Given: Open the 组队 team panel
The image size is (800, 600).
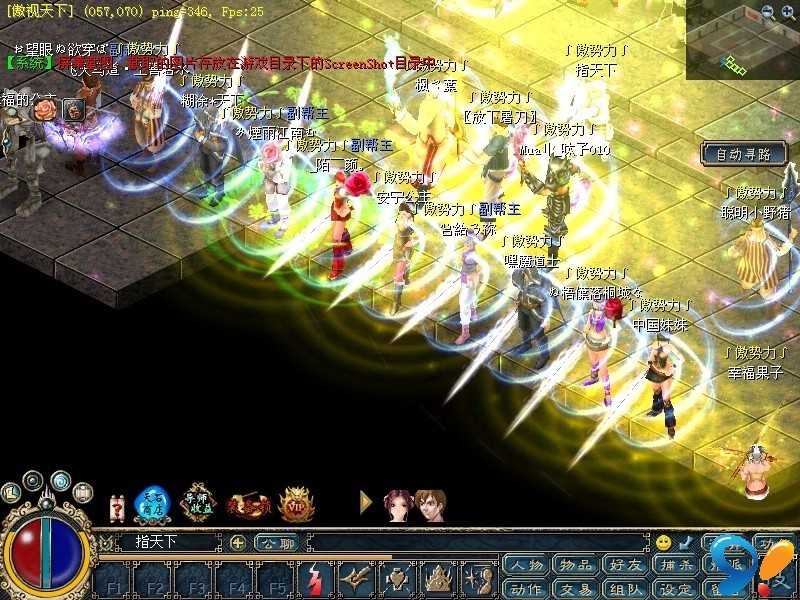Looking at the screenshot, I should click(628, 588).
